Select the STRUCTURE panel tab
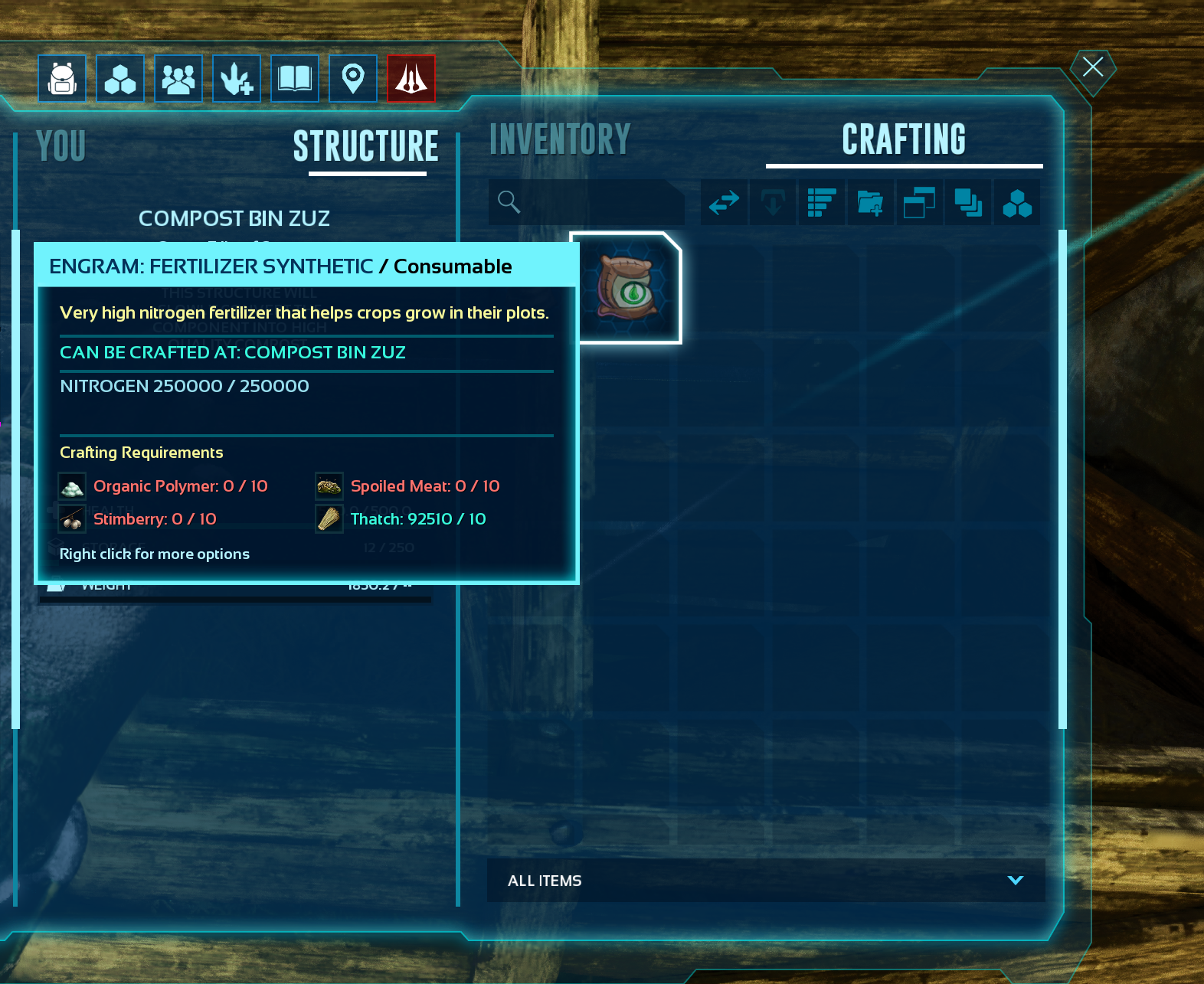Image resolution: width=1204 pixels, height=984 pixels. [x=366, y=146]
